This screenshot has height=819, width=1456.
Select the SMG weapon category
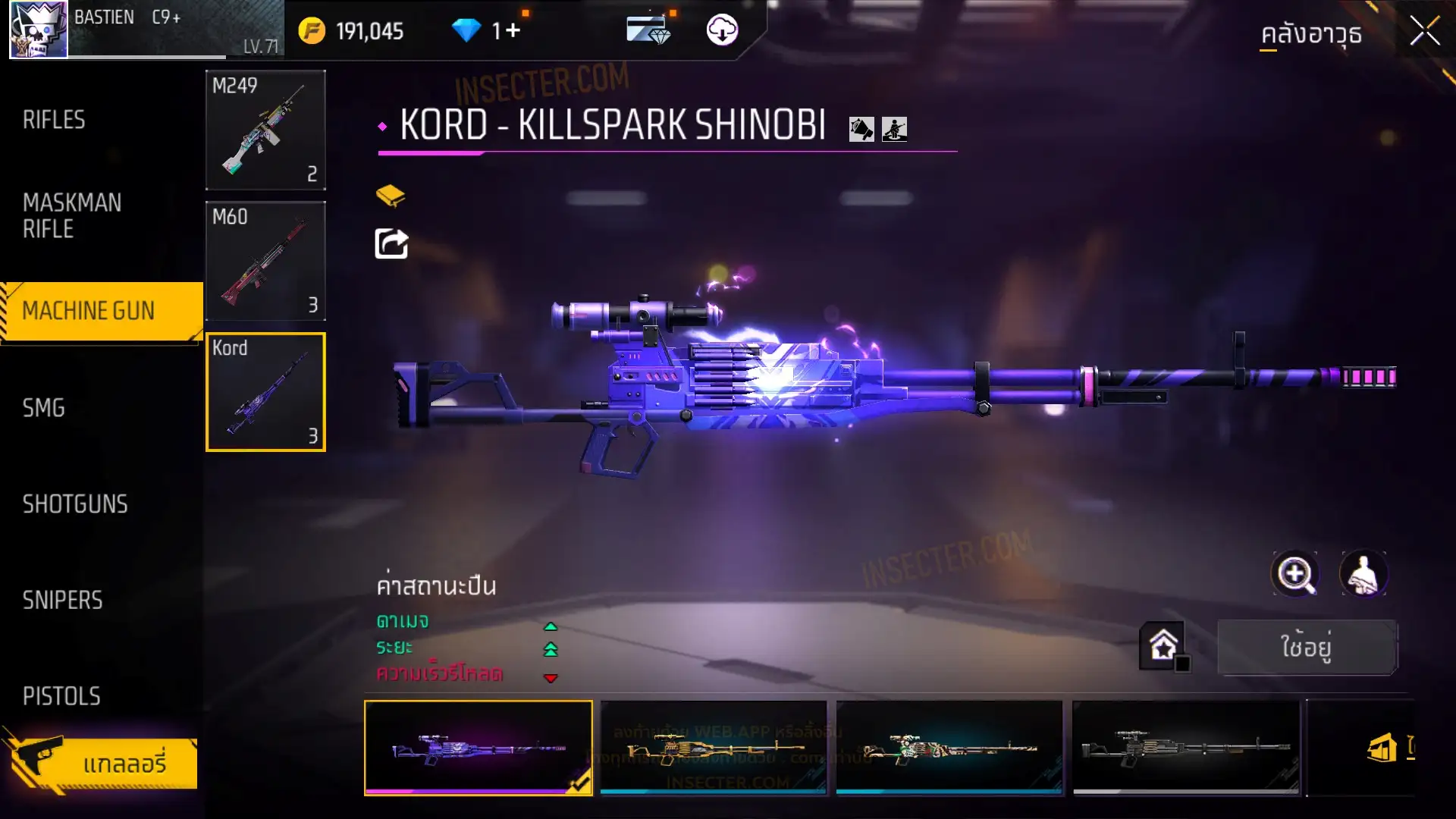44,408
